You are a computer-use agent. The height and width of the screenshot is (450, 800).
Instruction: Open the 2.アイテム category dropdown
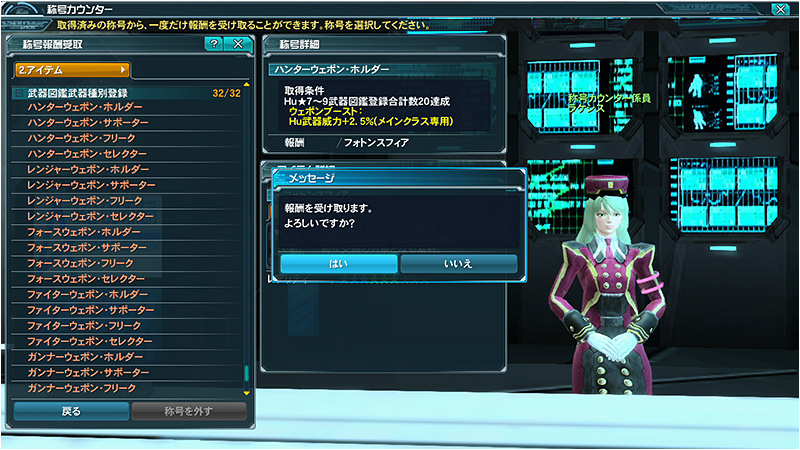(72, 70)
